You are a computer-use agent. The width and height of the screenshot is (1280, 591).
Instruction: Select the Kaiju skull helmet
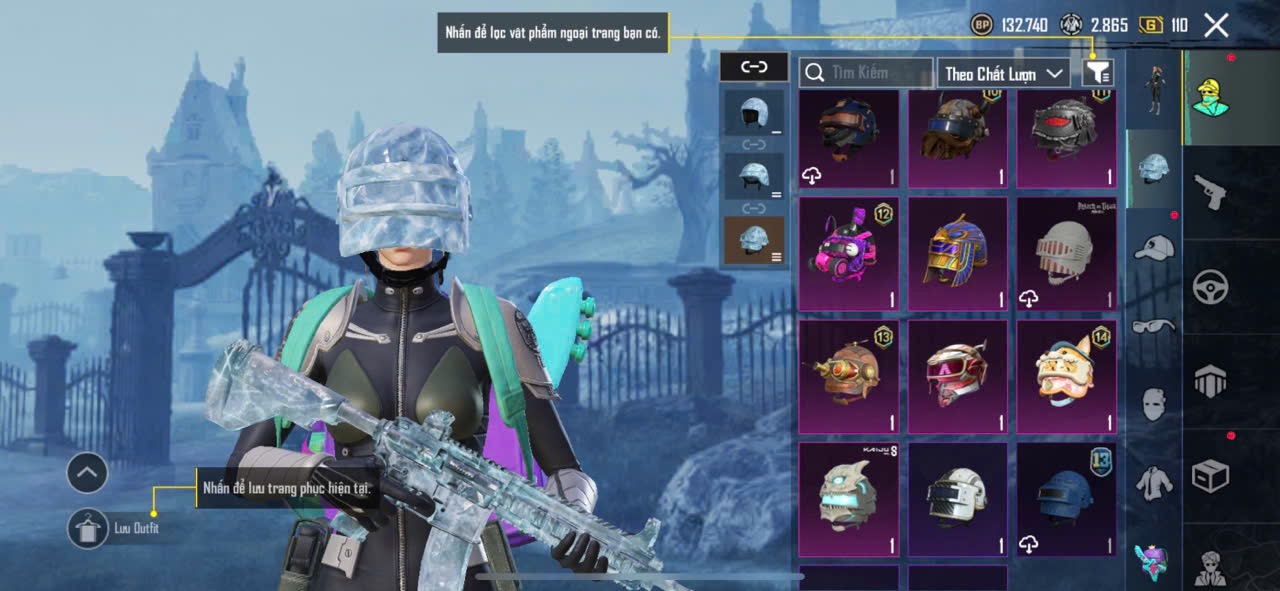coord(849,499)
